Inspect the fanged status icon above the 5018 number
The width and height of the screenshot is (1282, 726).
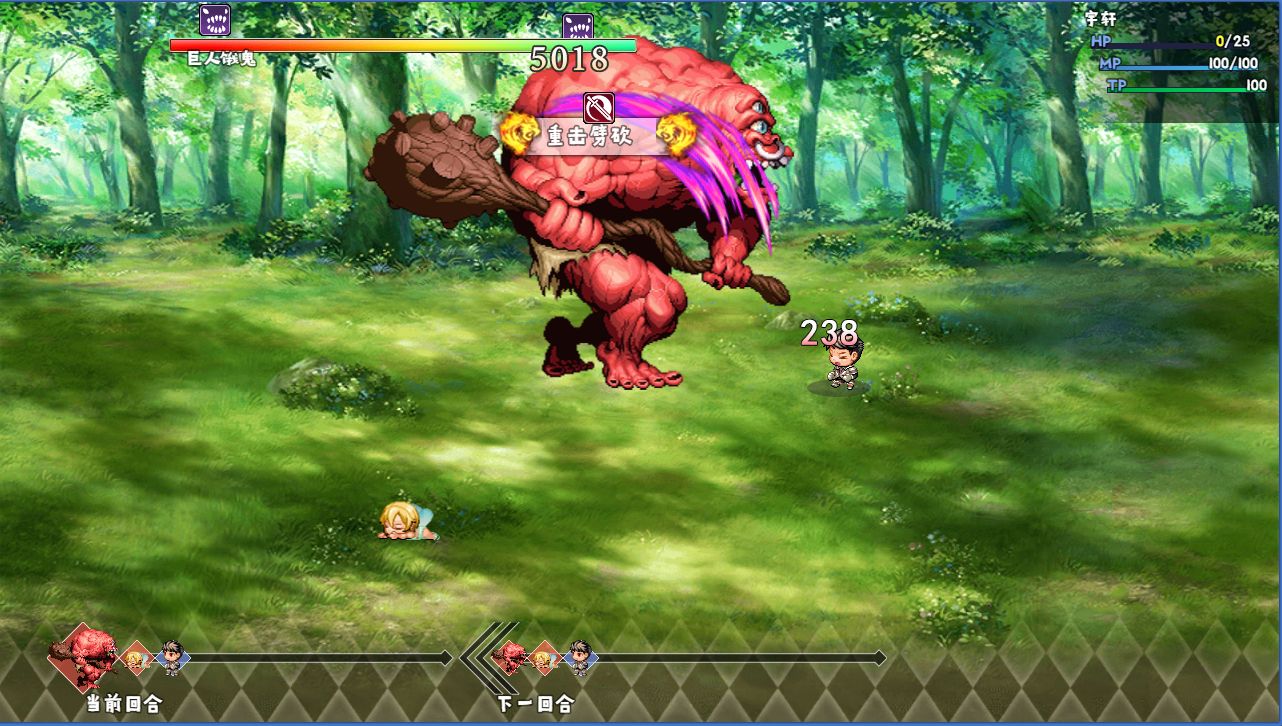point(578,28)
